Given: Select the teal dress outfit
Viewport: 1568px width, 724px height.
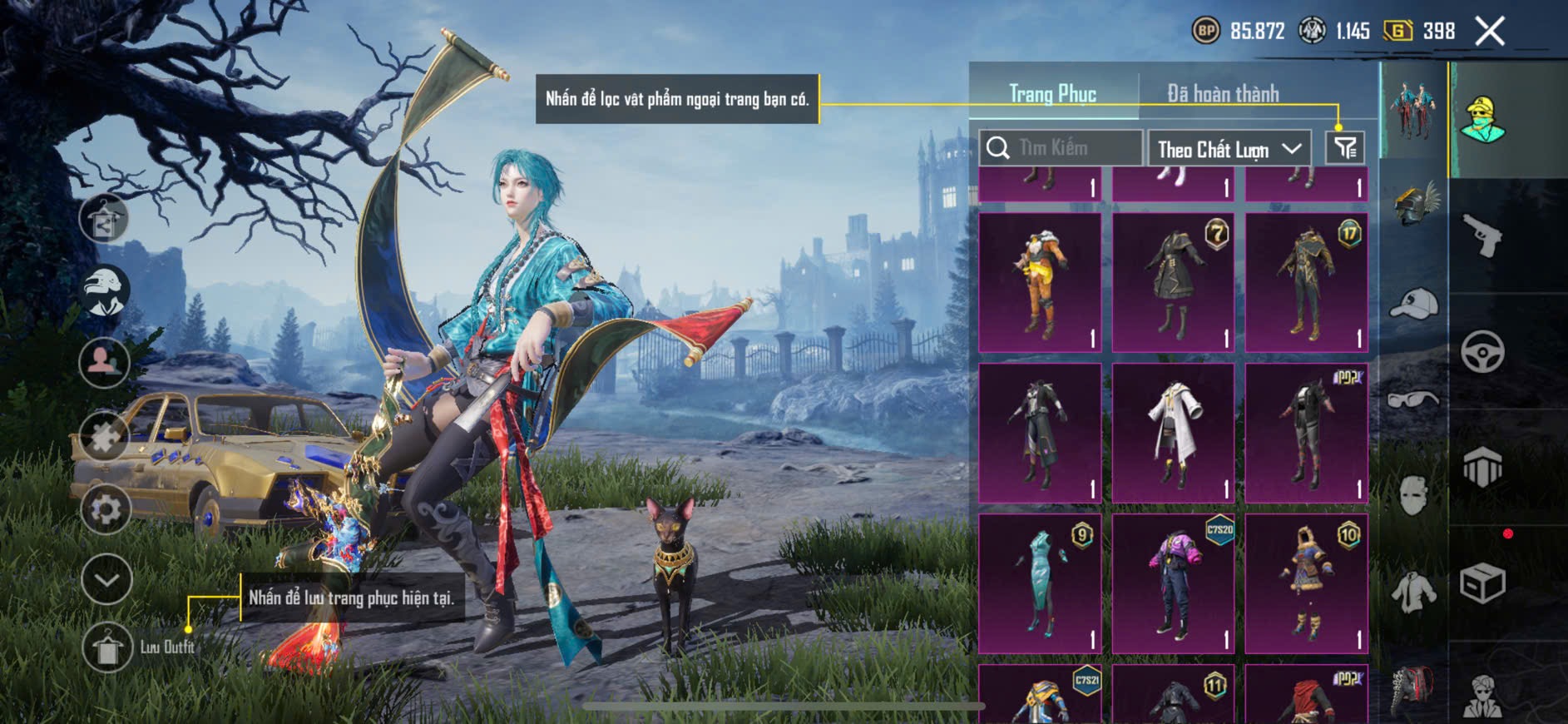Looking at the screenshot, I should (1040, 583).
